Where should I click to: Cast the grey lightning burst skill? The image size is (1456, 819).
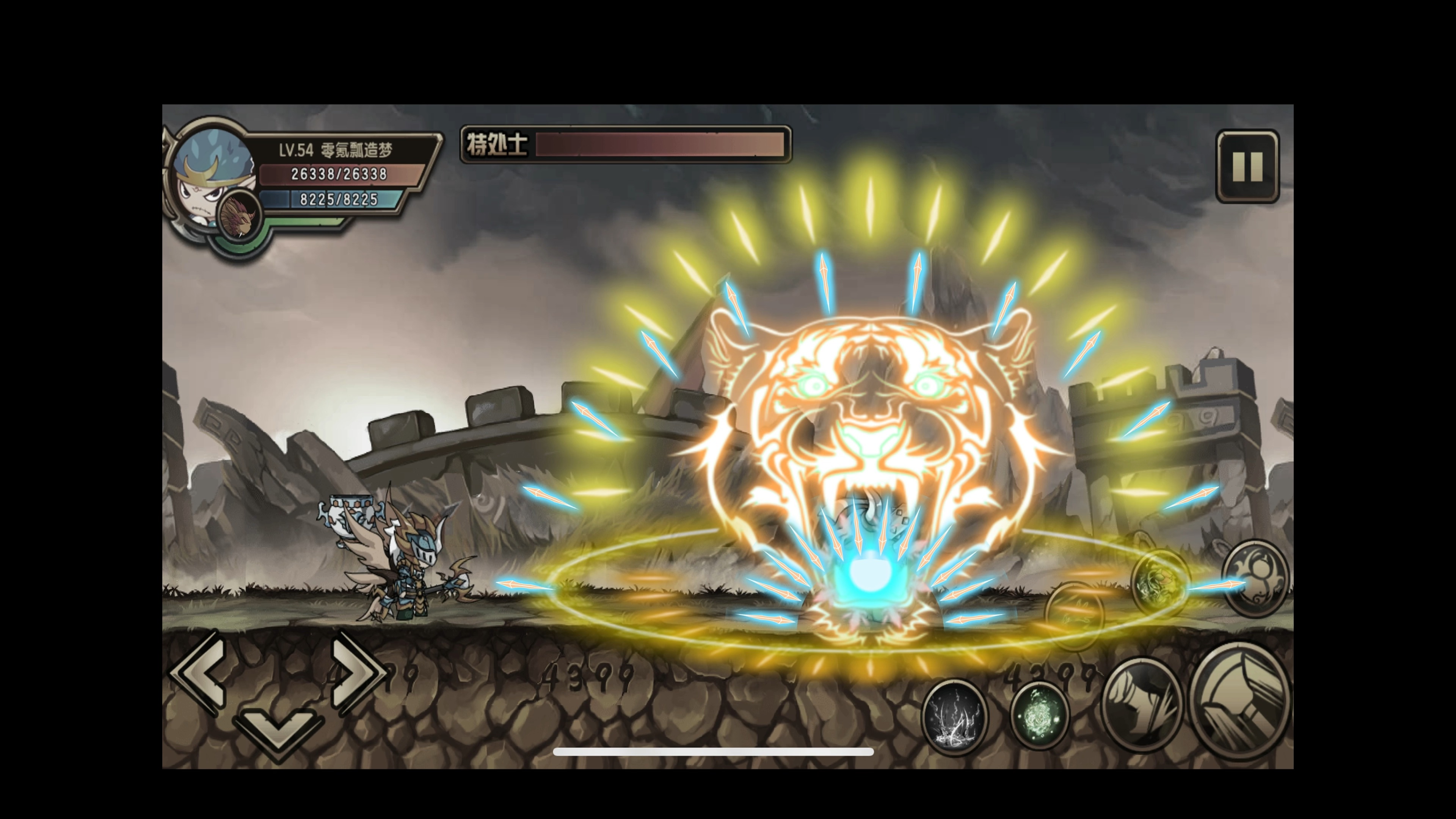point(955,717)
